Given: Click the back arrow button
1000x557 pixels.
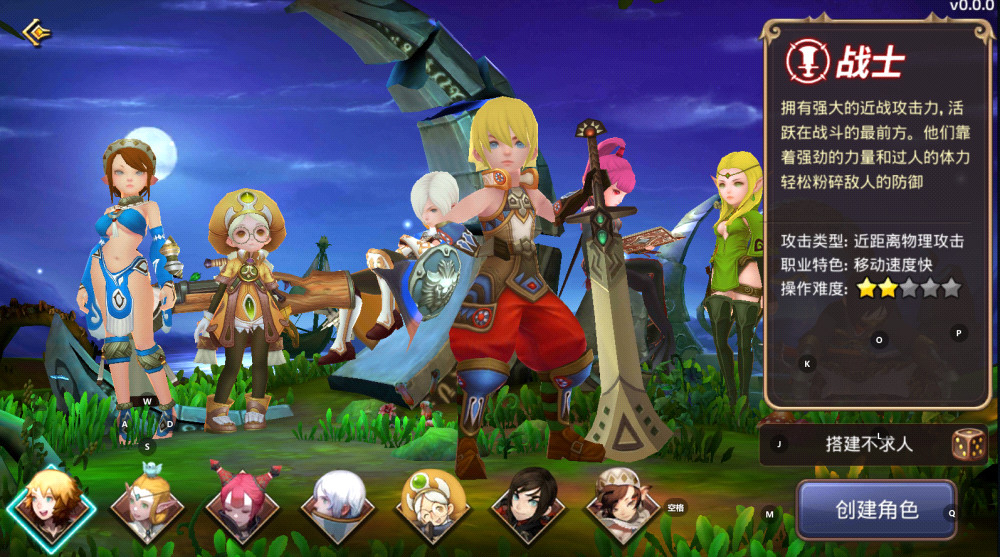Looking at the screenshot, I should click(36, 33).
